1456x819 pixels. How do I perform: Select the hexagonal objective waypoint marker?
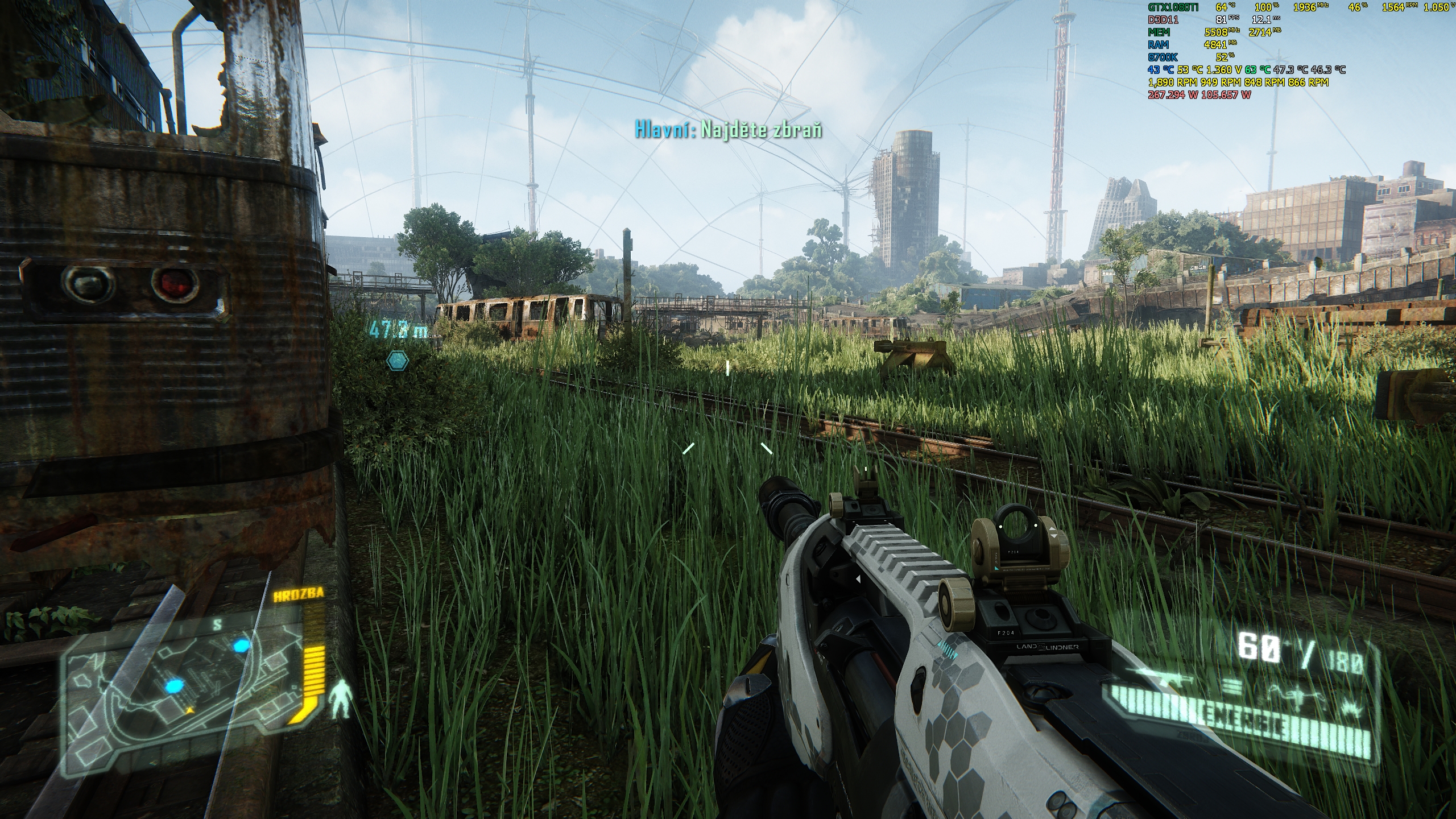(396, 360)
